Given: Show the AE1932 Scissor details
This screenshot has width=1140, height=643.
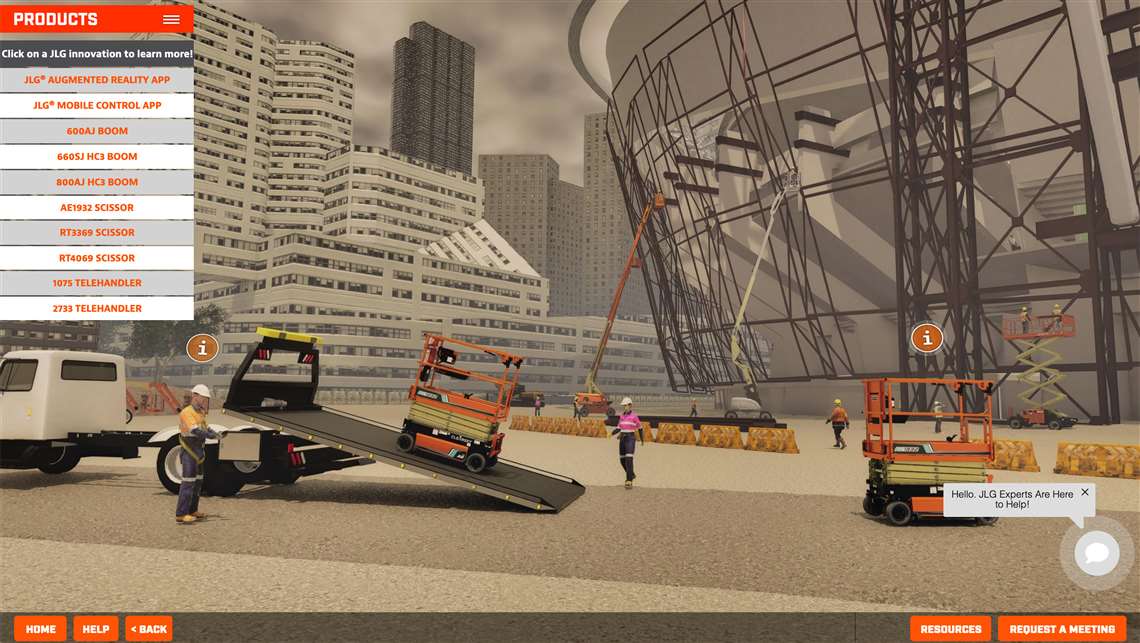Looking at the screenshot, I should point(97,207).
